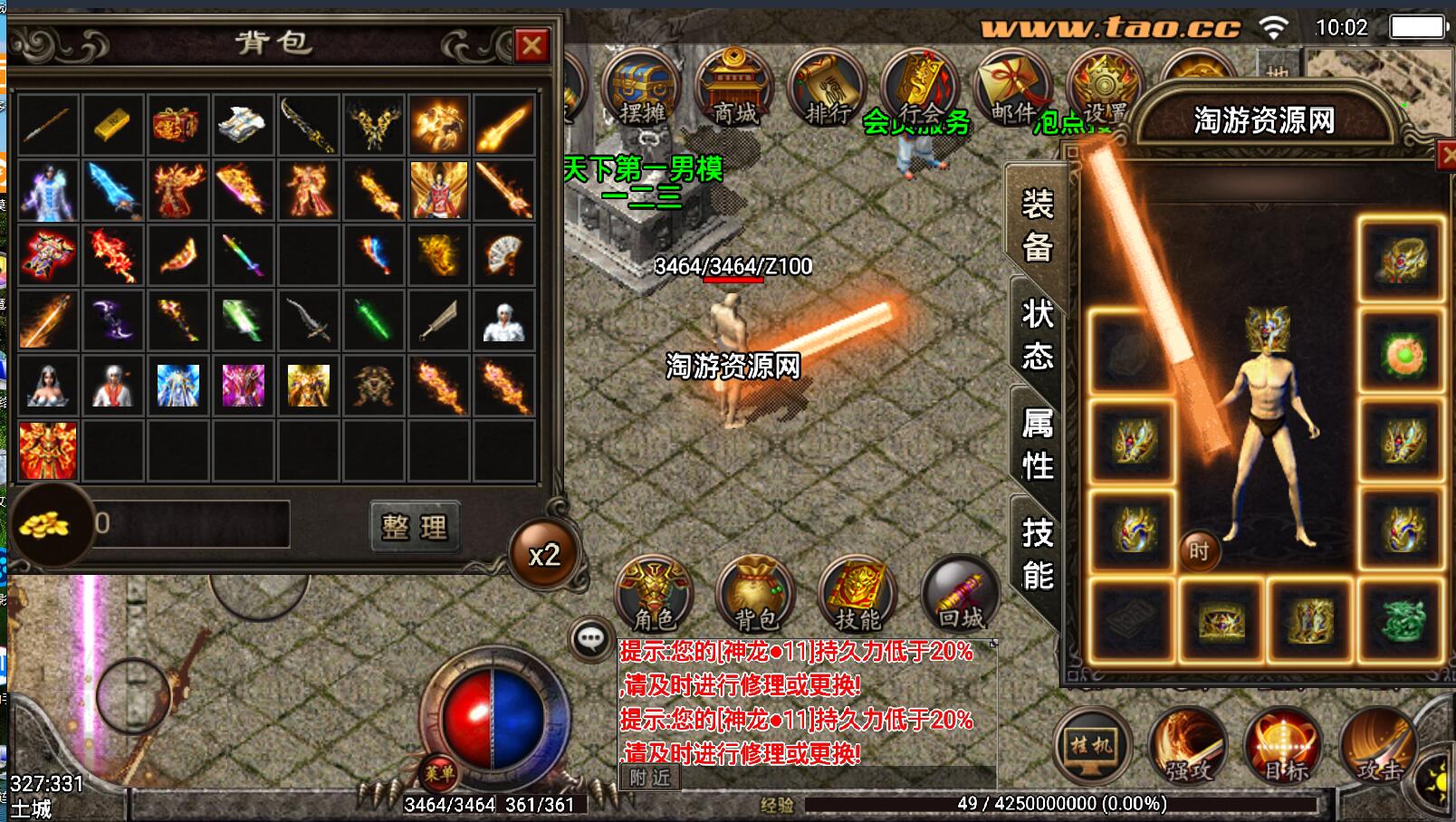Tap the 目标 target button

(x=1283, y=746)
